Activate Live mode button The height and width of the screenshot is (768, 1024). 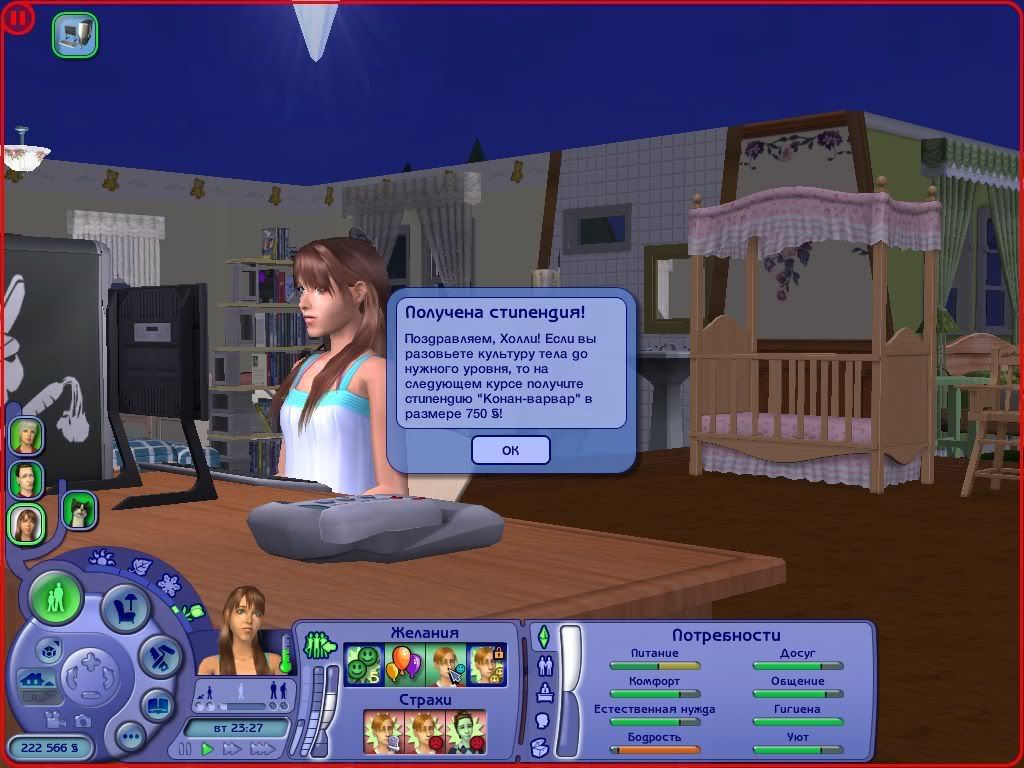click(56, 598)
